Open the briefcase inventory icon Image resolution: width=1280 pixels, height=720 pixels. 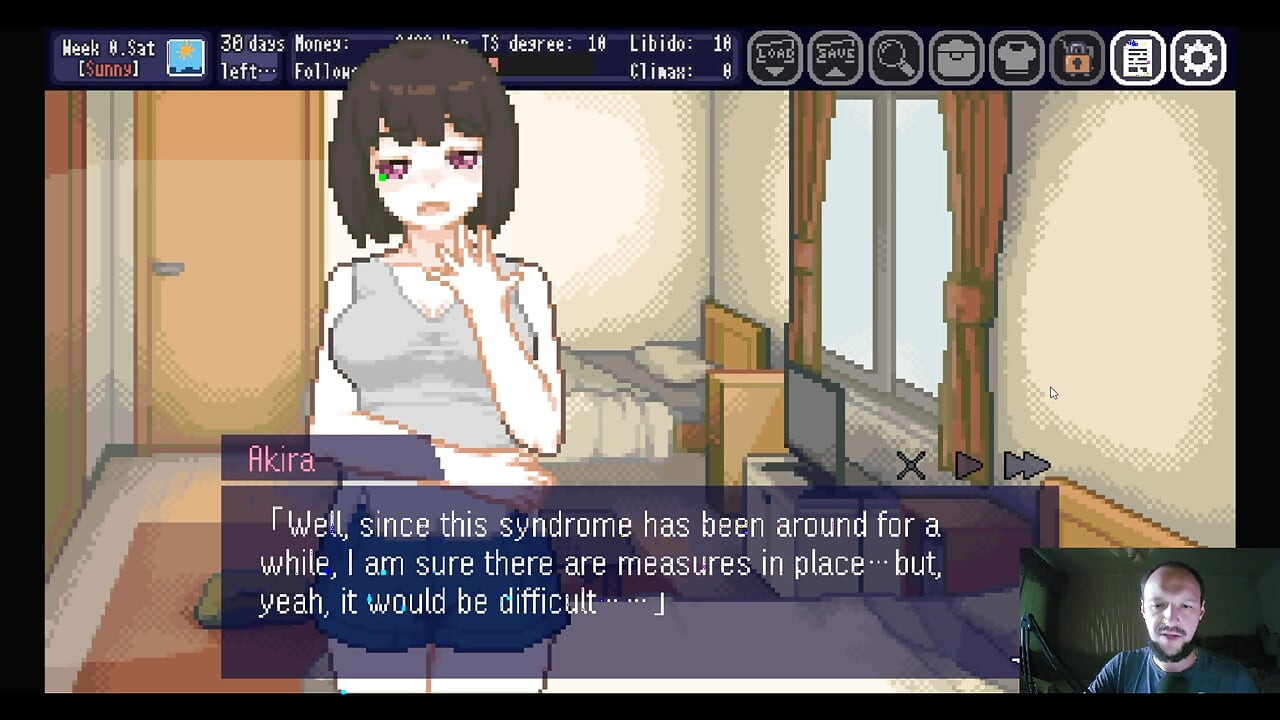(x=956, y=58)
